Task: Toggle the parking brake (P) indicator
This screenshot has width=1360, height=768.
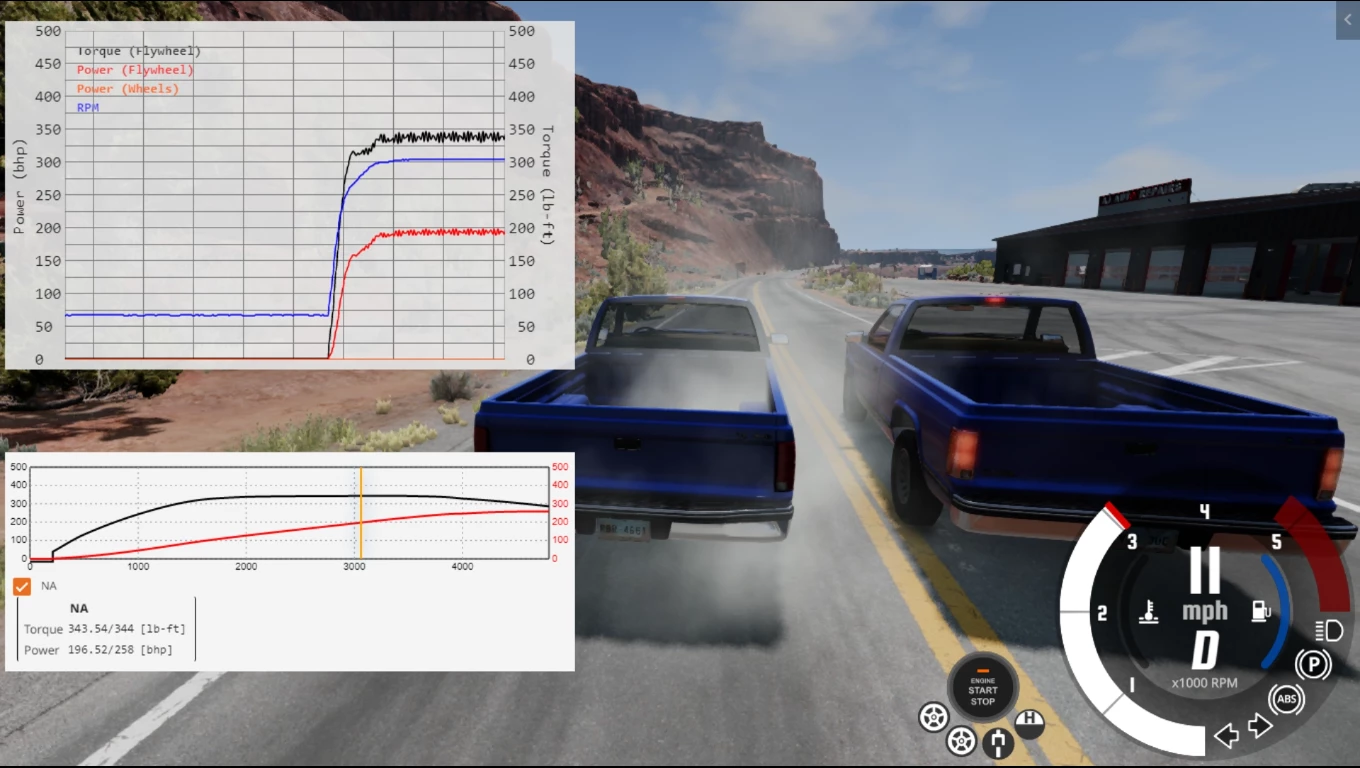Action: (x=1314, y=663)
